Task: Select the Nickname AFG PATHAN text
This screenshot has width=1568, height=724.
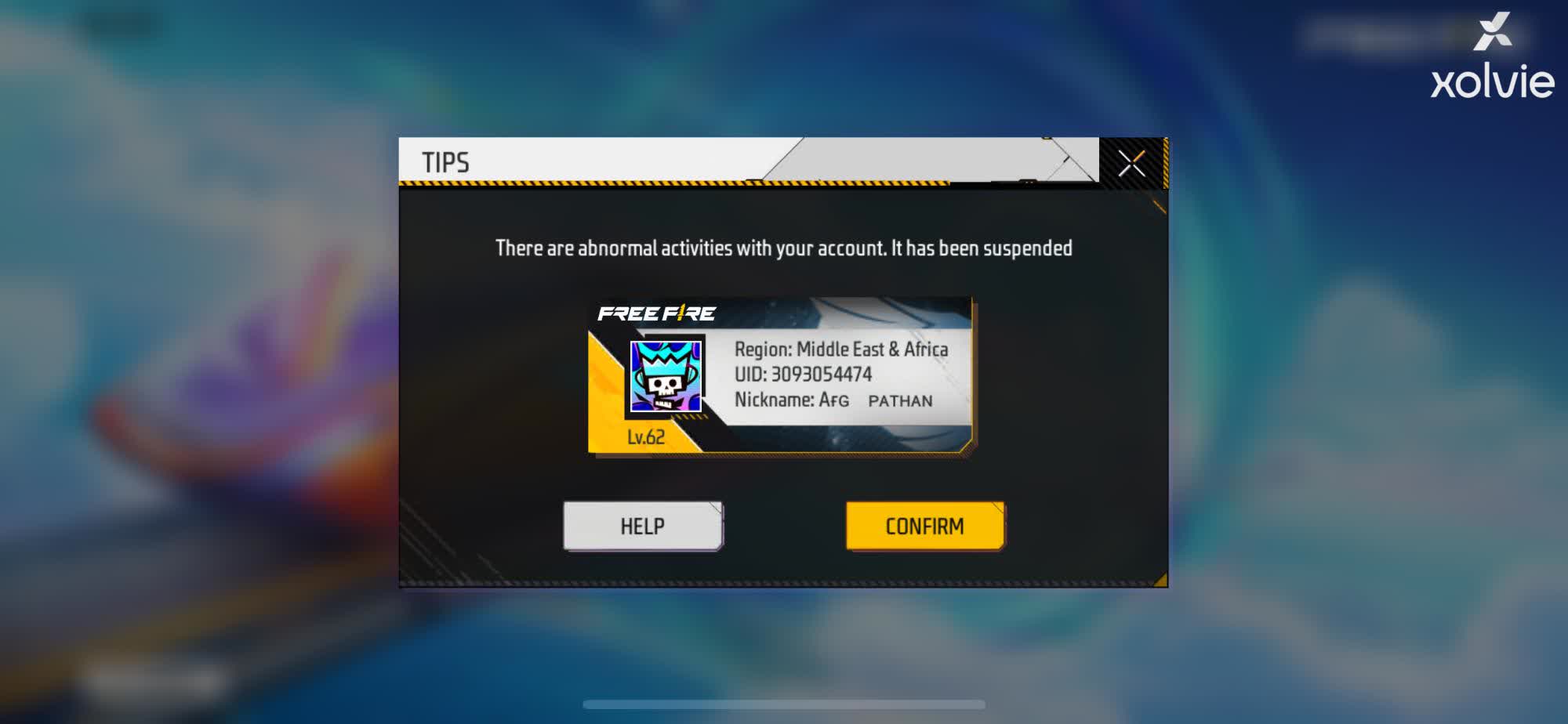Action: pyautogui.click(x=833, y=401)
